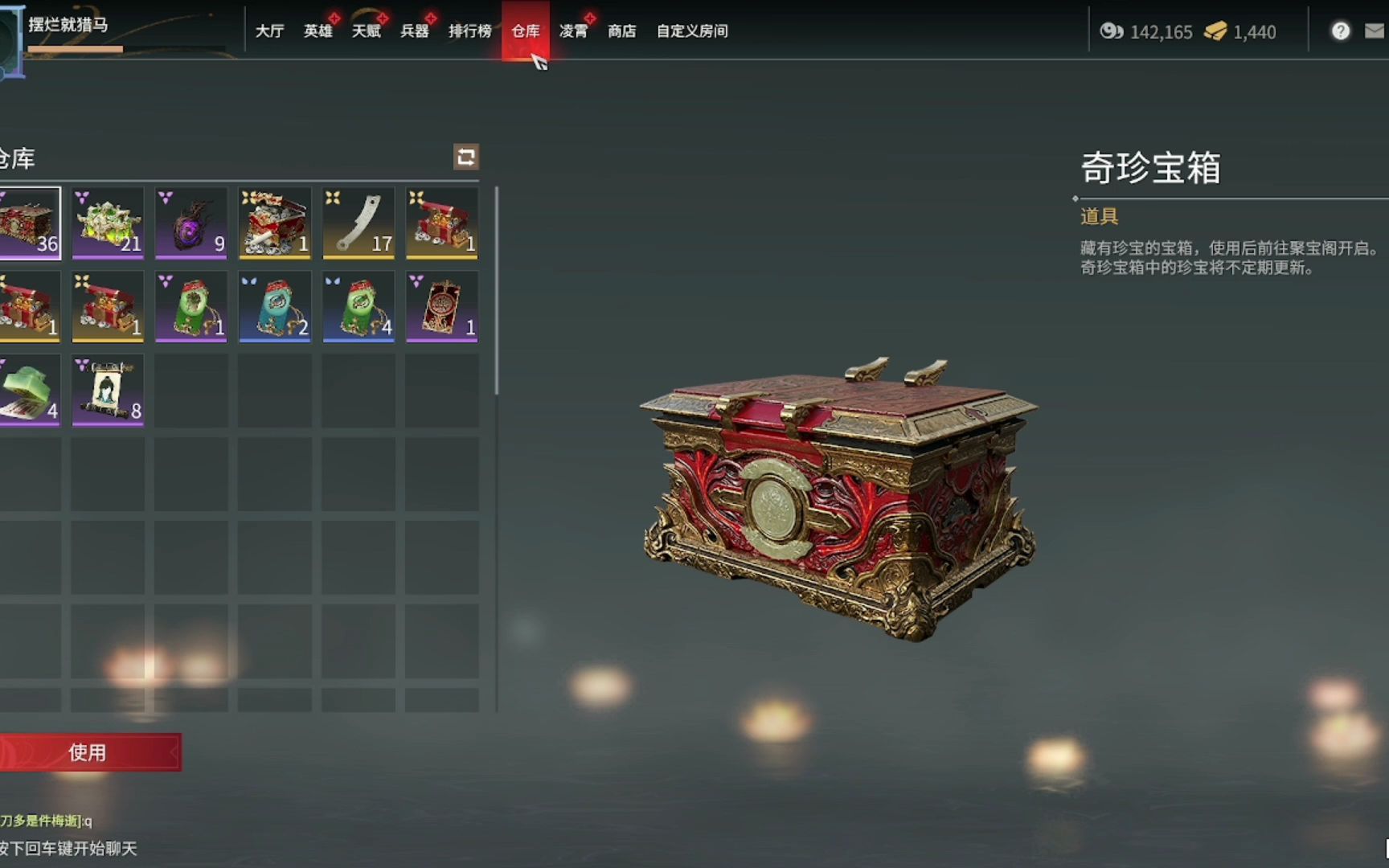The height and width of the screenshot is (868, 1389).
Task: Click the player level progress bar
Action: click(76, 48)
